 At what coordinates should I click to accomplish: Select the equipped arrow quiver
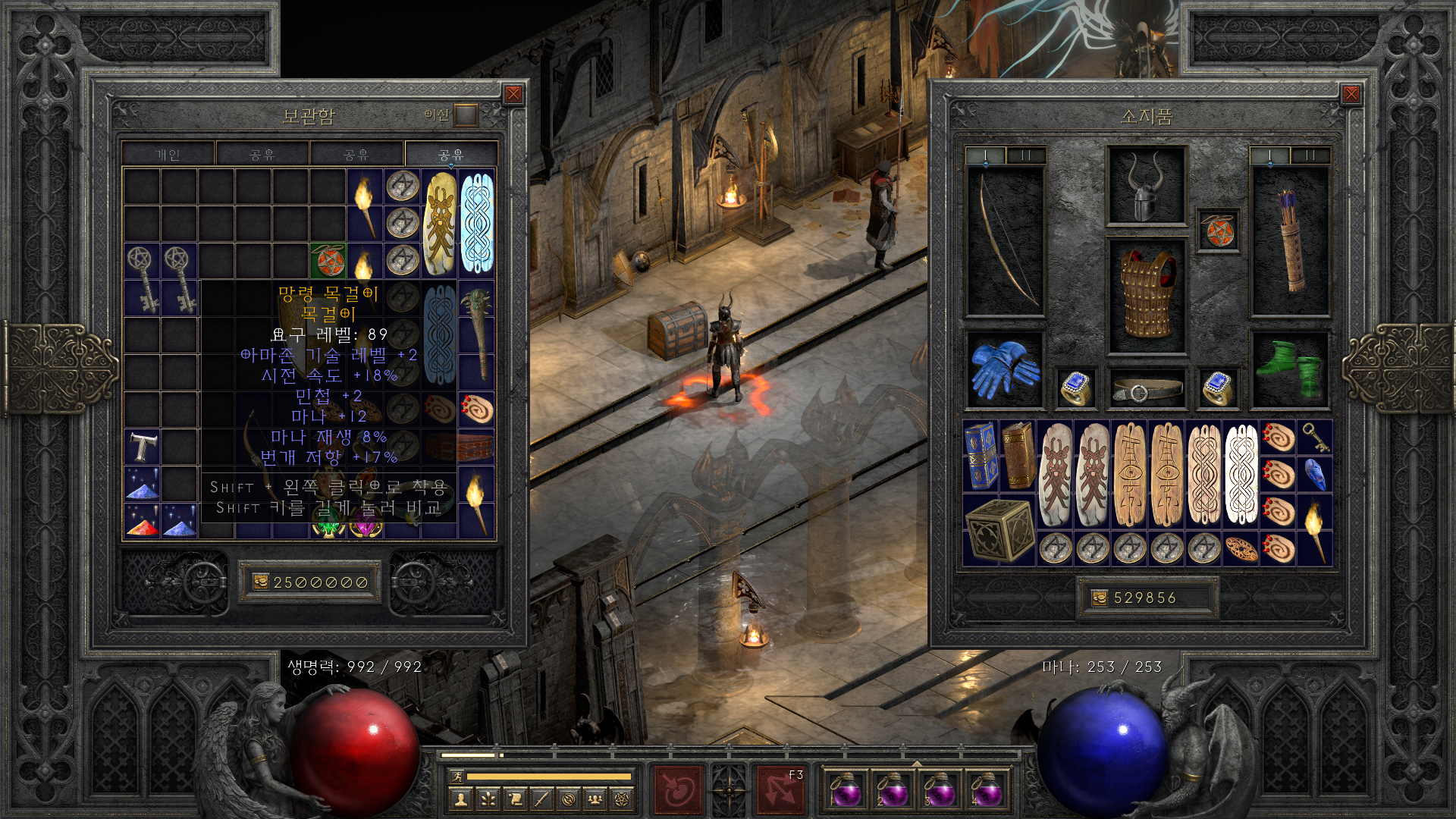click(x=1289, y=241)
